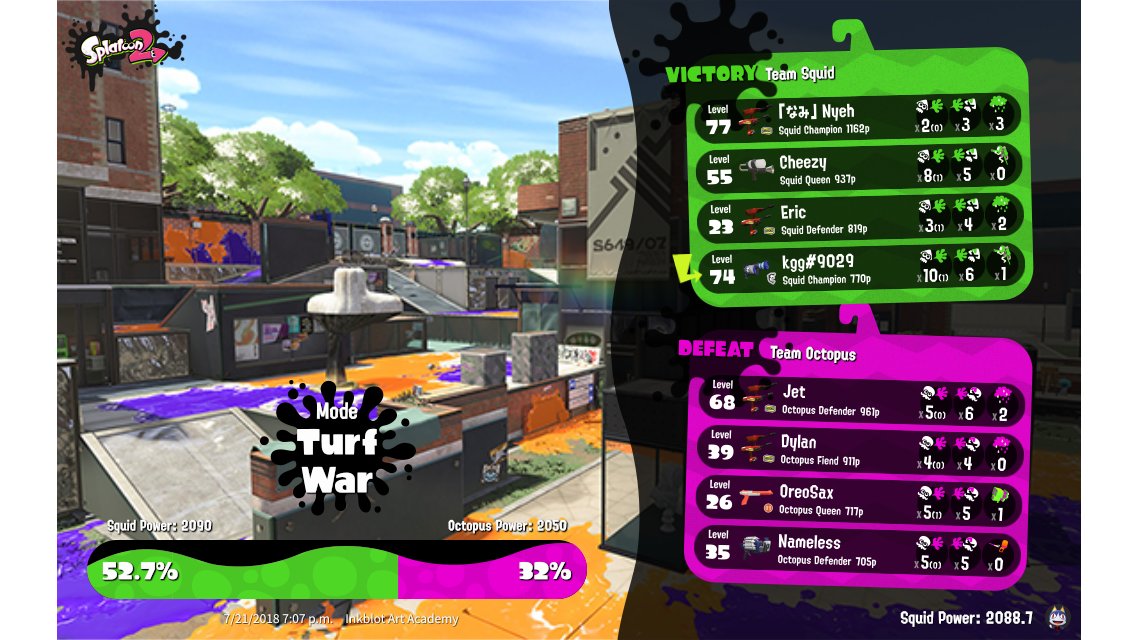Choose Dylan's scoreboard row
Viewport: 1138px width, 640px height.
pyautogui.click(x=855, y=449)
